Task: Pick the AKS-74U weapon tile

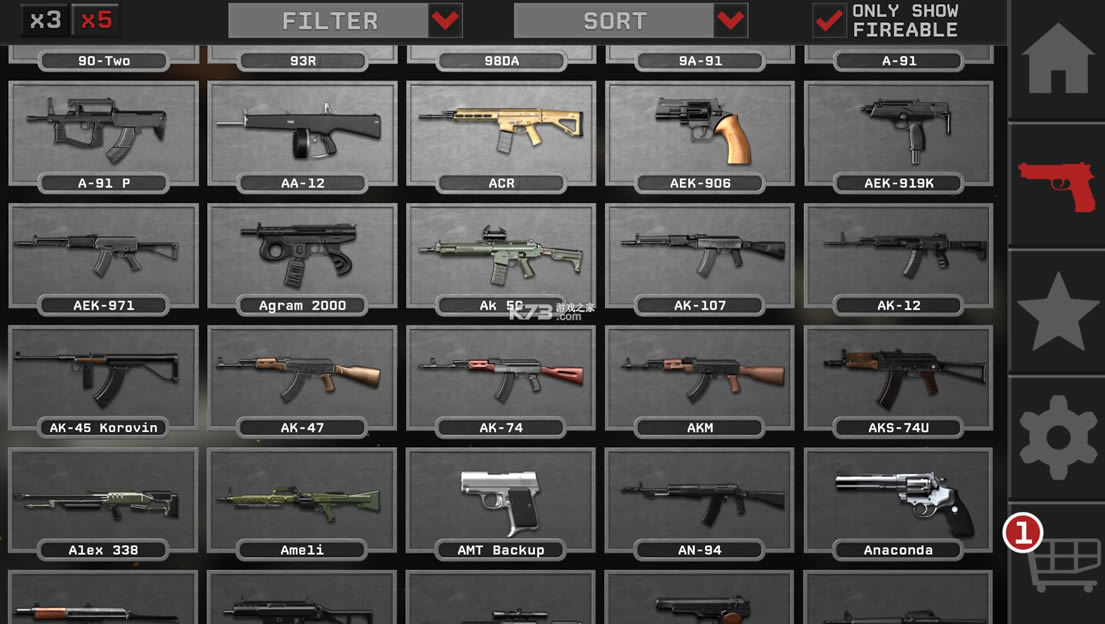Action: point(898,379)
